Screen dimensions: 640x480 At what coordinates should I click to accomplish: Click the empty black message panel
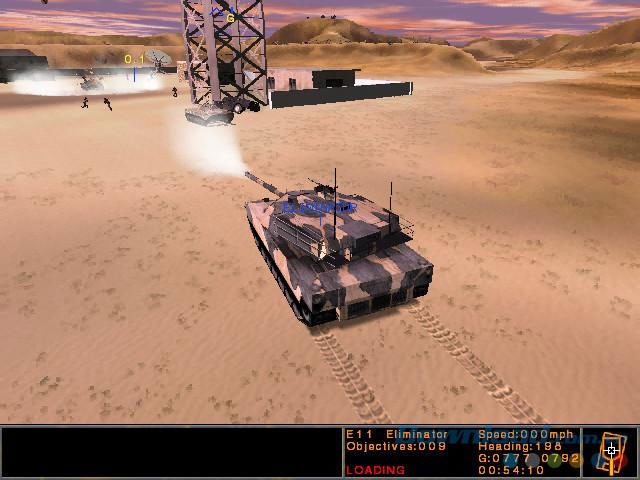[170, 452]
